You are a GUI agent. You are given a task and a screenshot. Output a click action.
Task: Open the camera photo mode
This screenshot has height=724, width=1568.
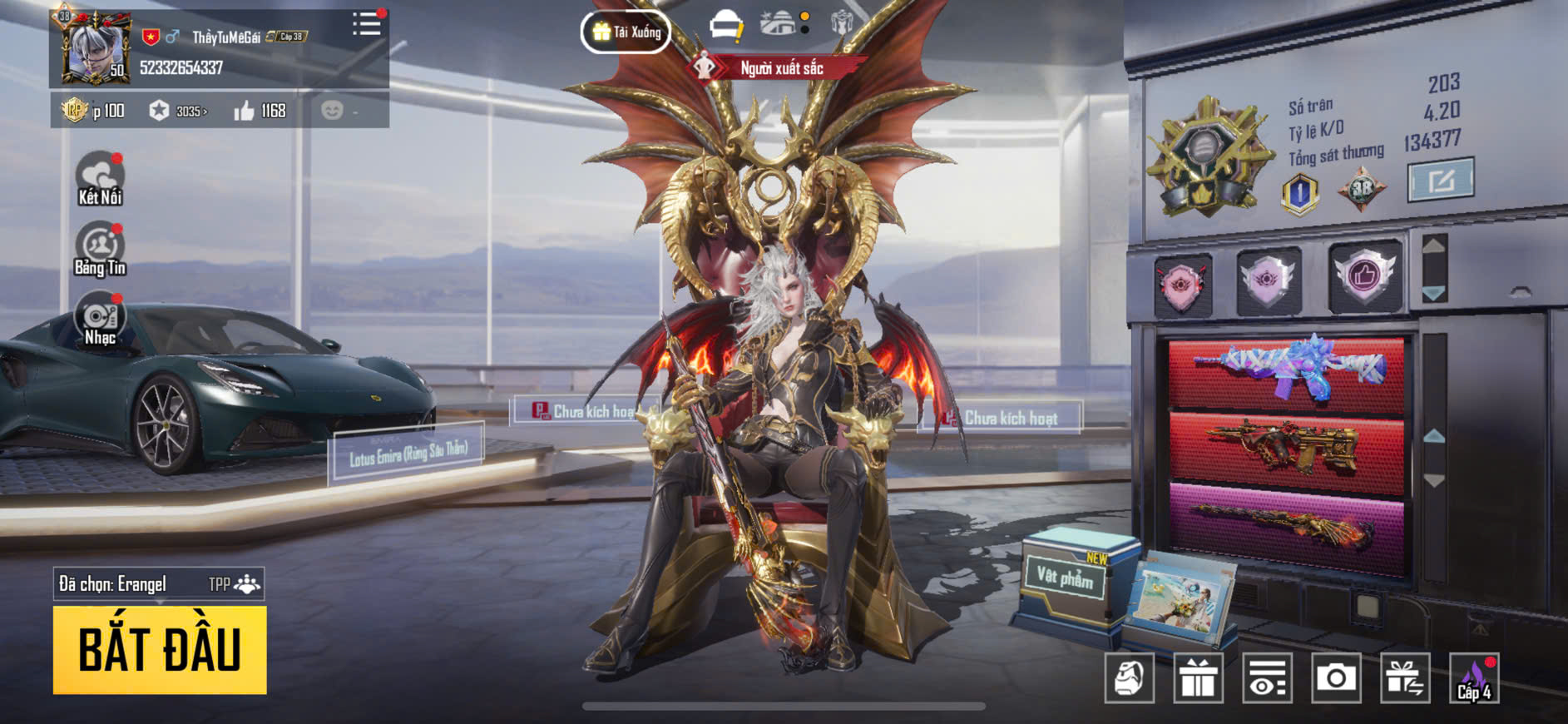(1336, 678)
